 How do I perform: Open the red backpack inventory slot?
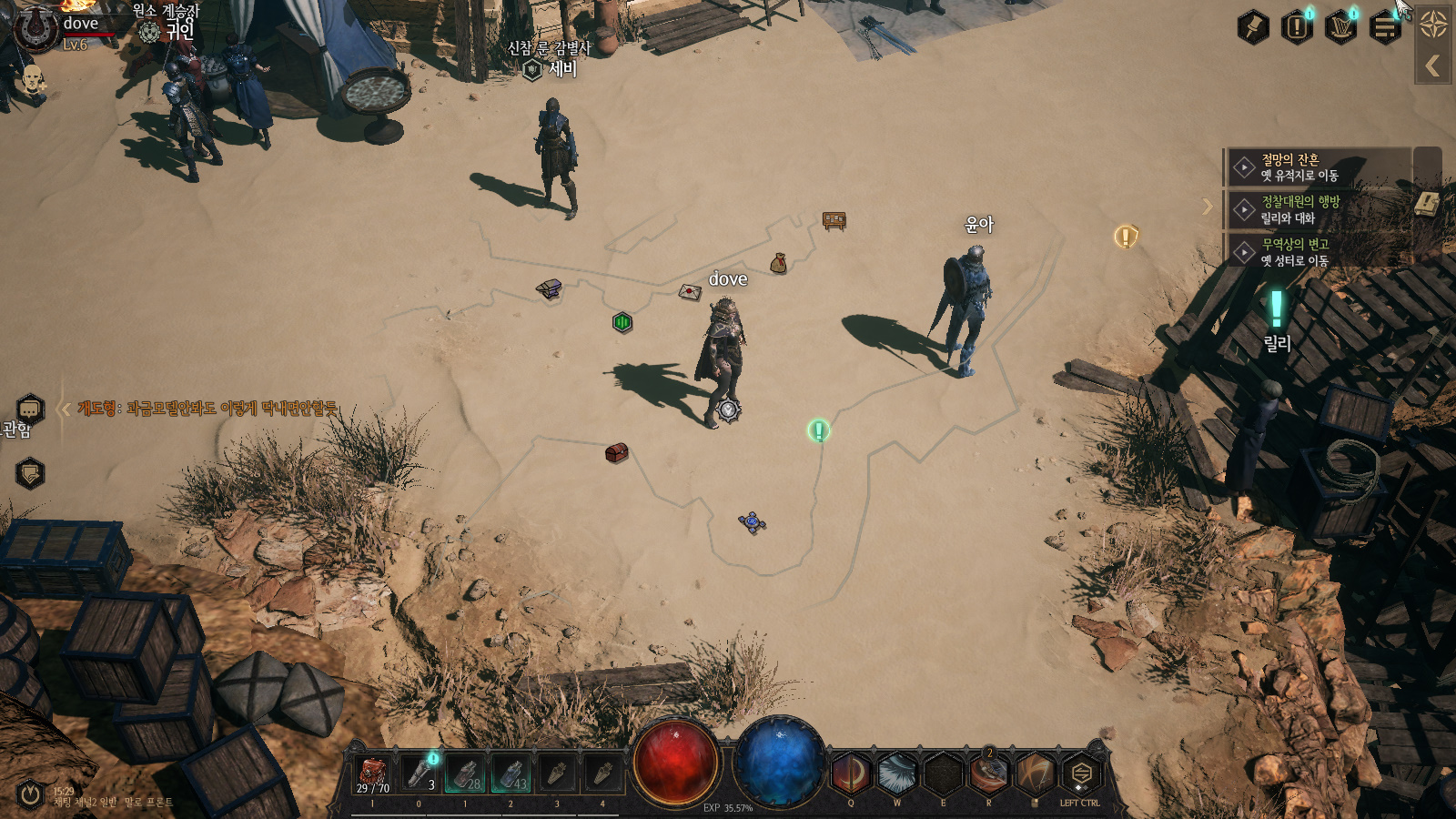[372, 774]
